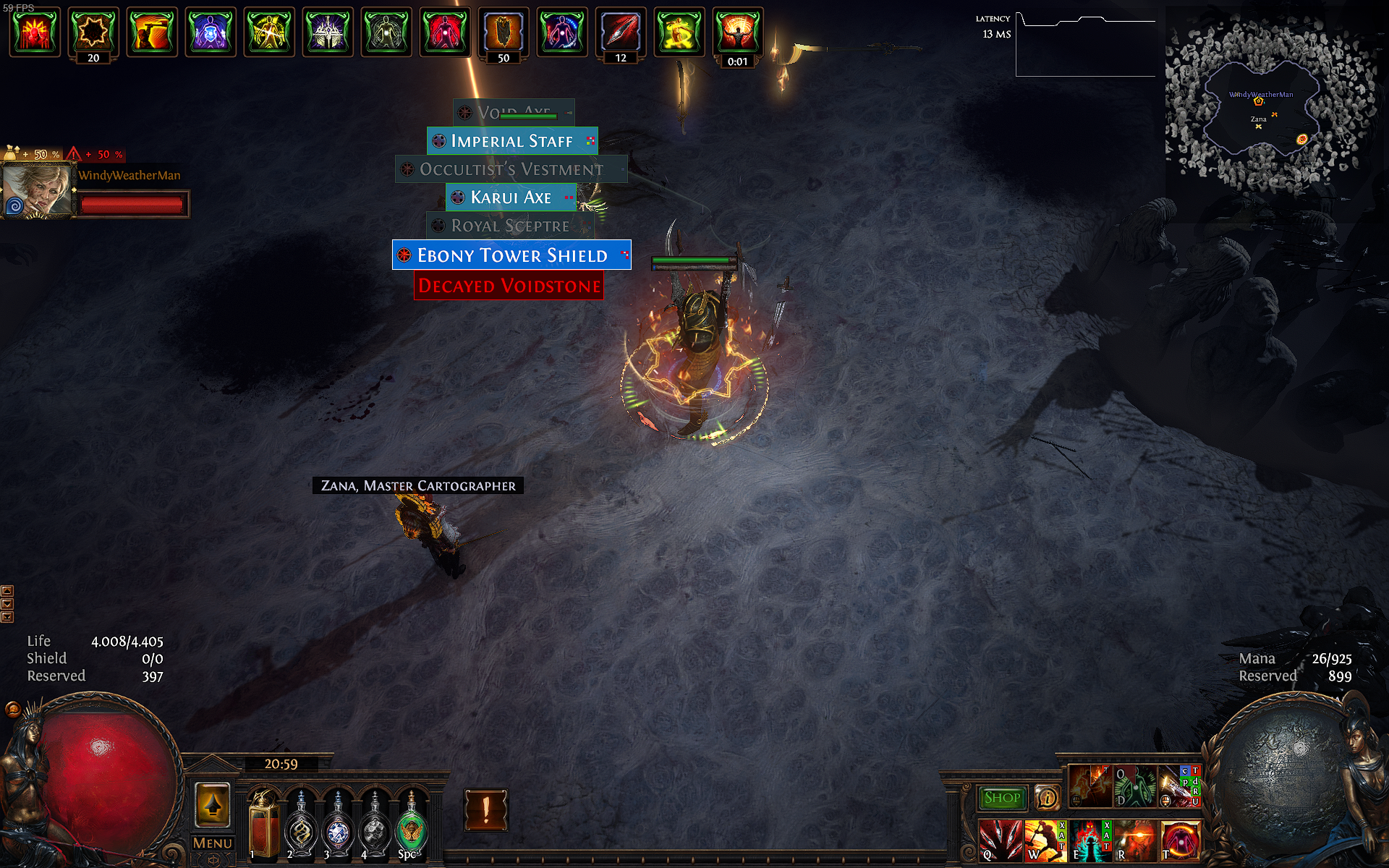Viewport: 1389px width, 868px height.
Task: Click the exclamation notification icon above the flasks
Action: pyautogui.click(x=486, y=810)
